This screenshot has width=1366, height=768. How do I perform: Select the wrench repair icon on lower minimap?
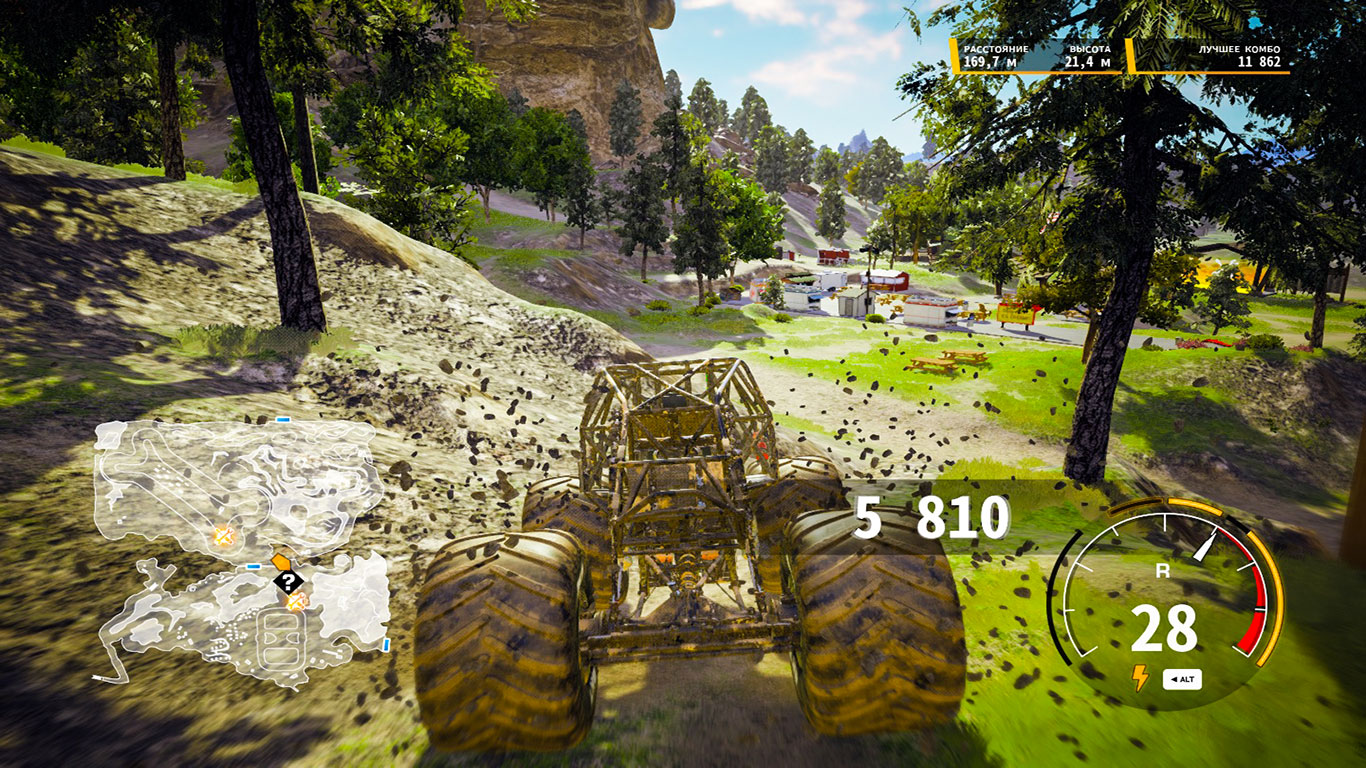click(x=297, y=601)
